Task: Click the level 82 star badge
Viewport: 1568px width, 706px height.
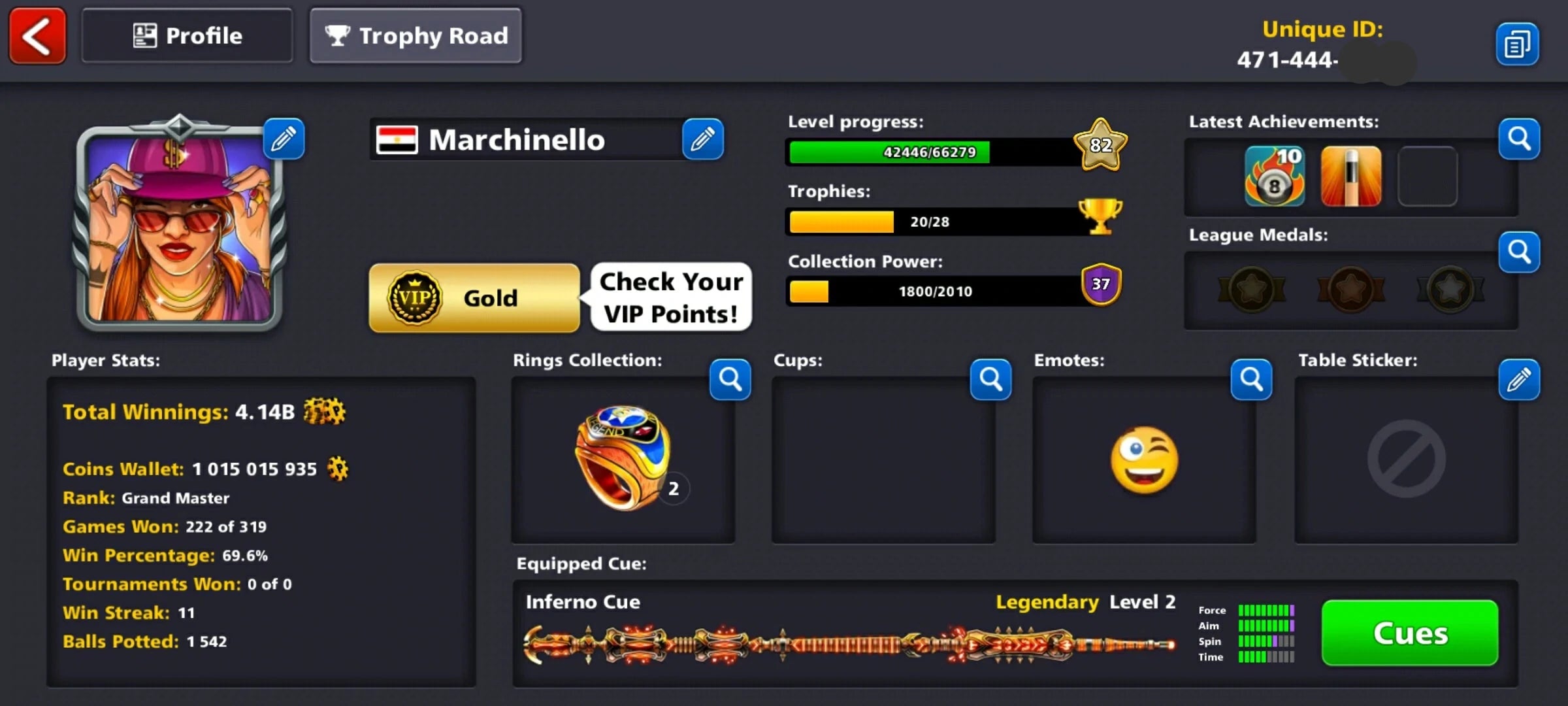Action: click(1100, 146)
